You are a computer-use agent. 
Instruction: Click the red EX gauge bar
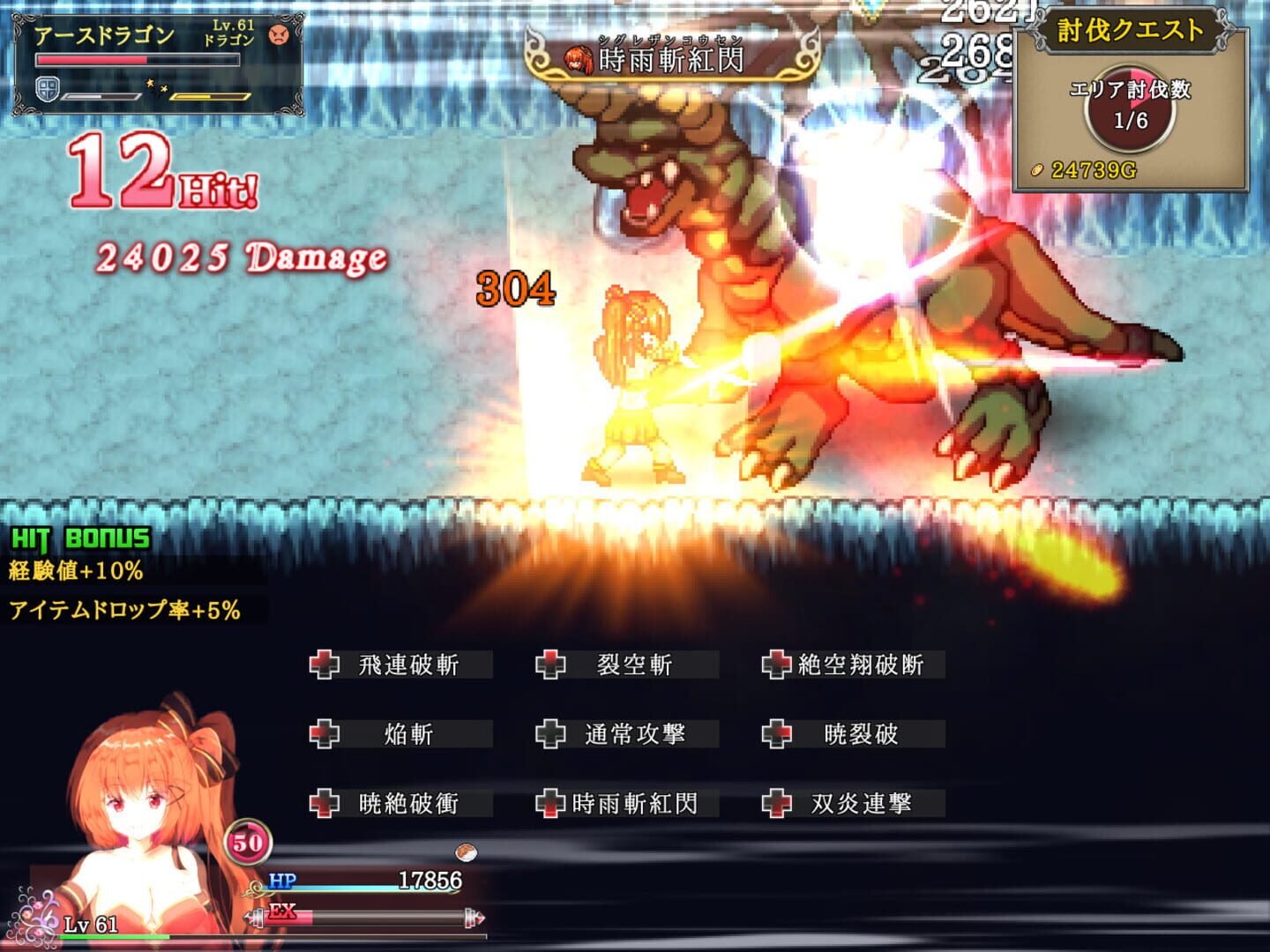(x=291, y=916)
